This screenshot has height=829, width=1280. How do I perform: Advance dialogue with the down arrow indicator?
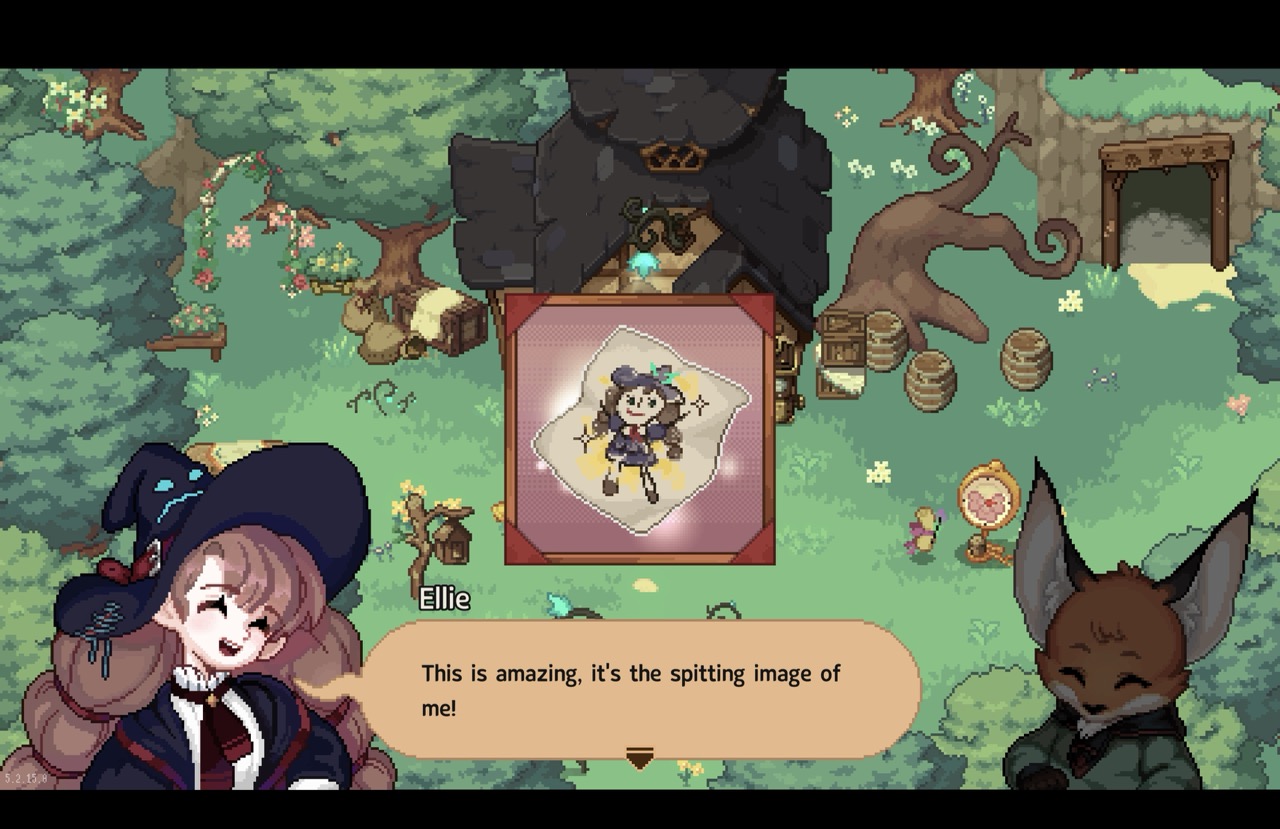tap(639, 758)
